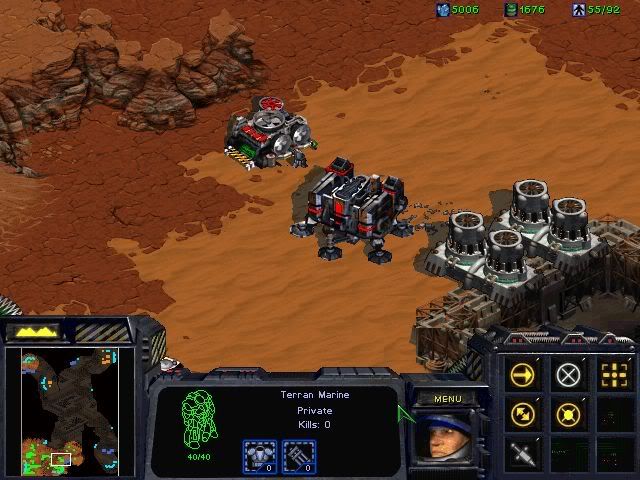Select the Patrol command icon
640x480 pixels.
[x=522, y=412]
